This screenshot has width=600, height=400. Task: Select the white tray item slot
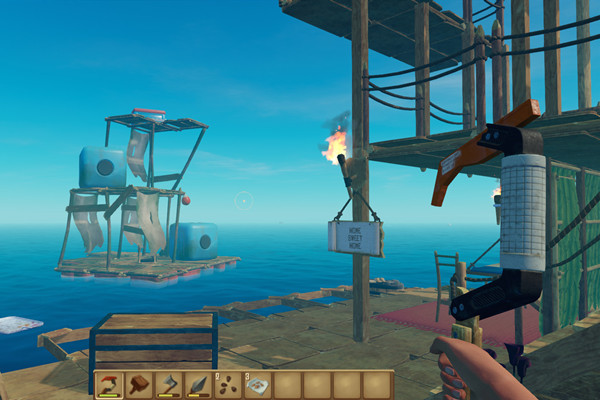[x=258, y=384]
